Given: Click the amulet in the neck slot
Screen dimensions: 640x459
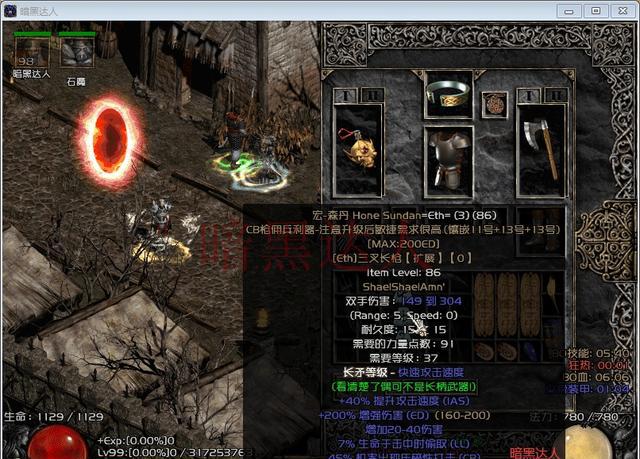Looking at the screenshot, I should point(494,102).
